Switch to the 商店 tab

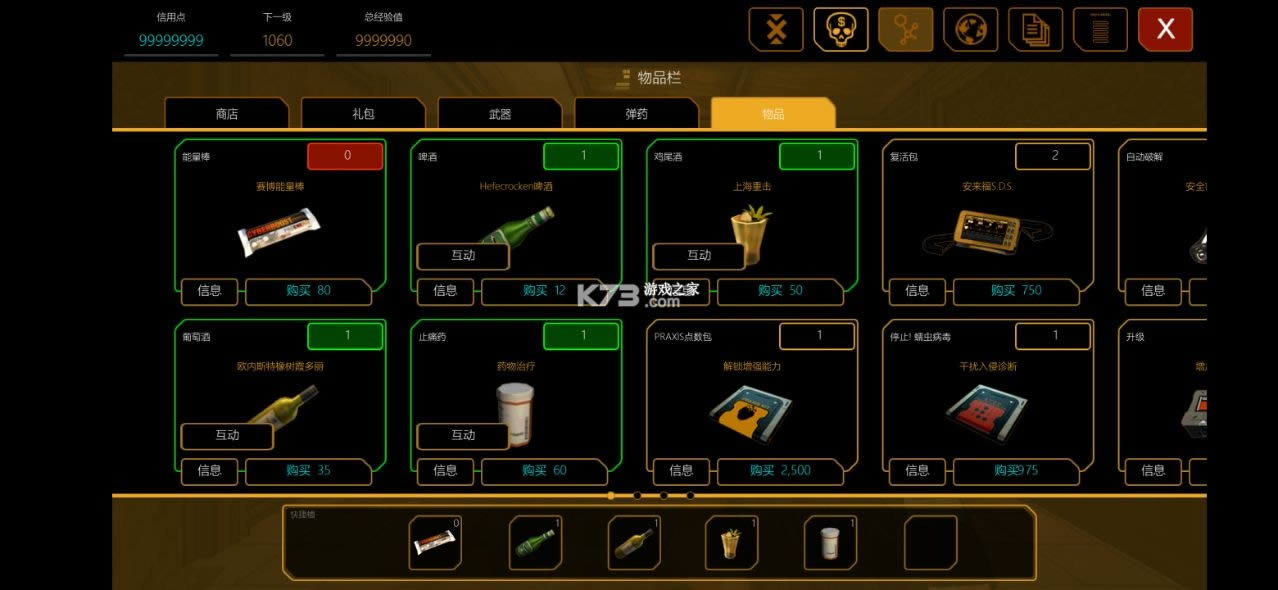[227, 114]
